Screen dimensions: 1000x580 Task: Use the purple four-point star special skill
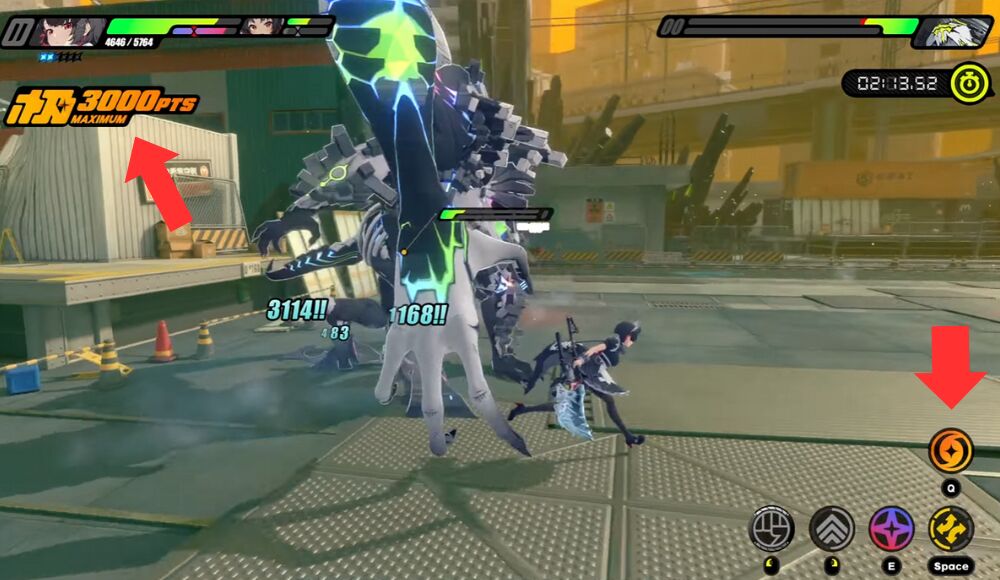click(x=890, y=528)
